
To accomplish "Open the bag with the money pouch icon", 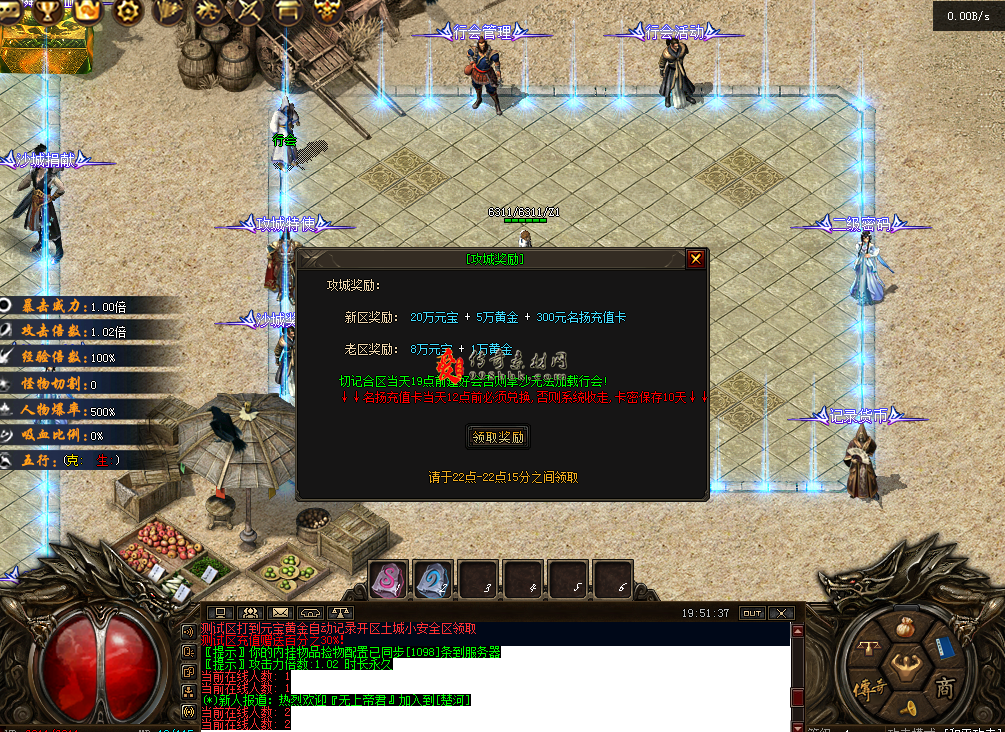I will [905, 630].
